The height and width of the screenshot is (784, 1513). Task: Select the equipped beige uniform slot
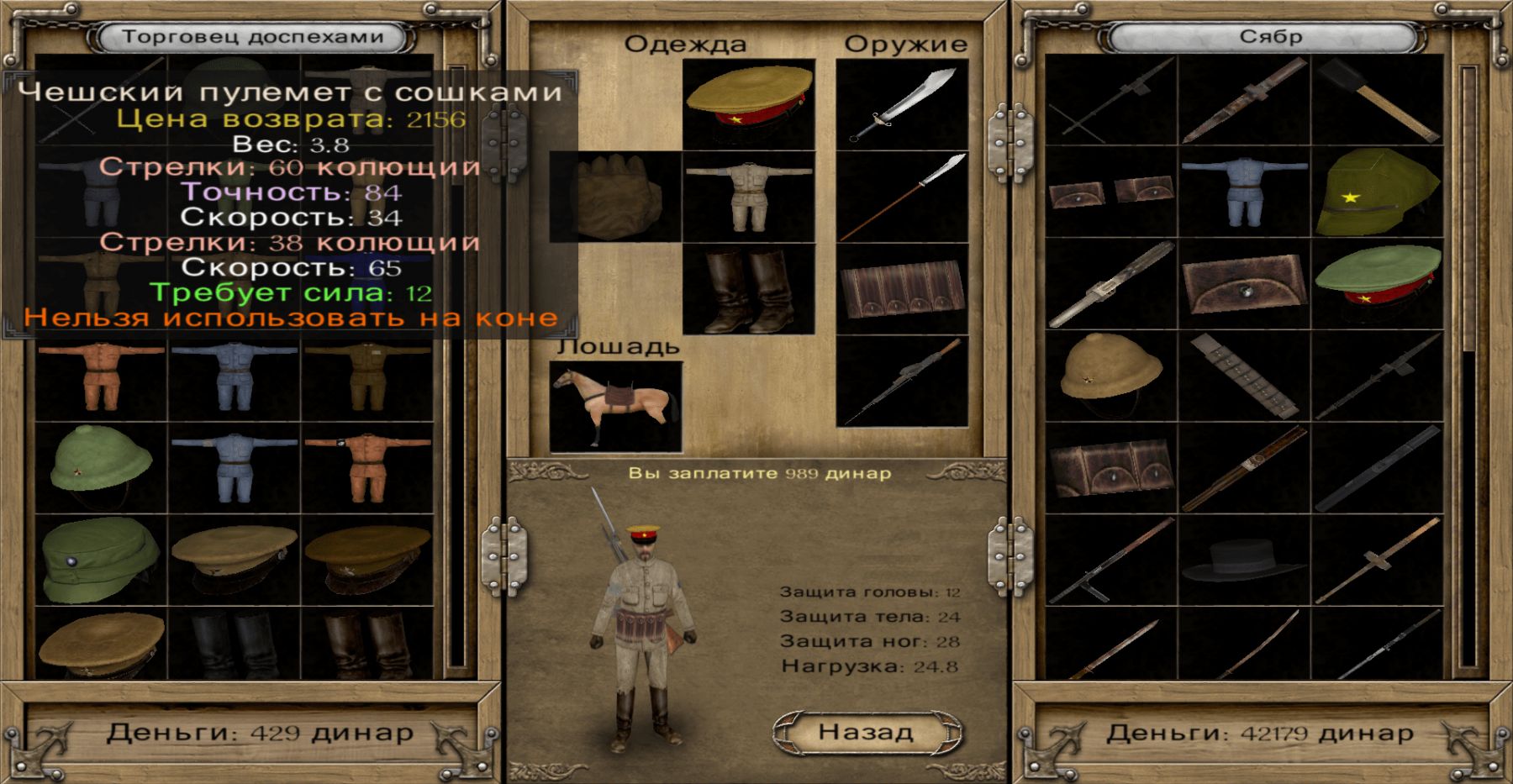coord(749,197)
